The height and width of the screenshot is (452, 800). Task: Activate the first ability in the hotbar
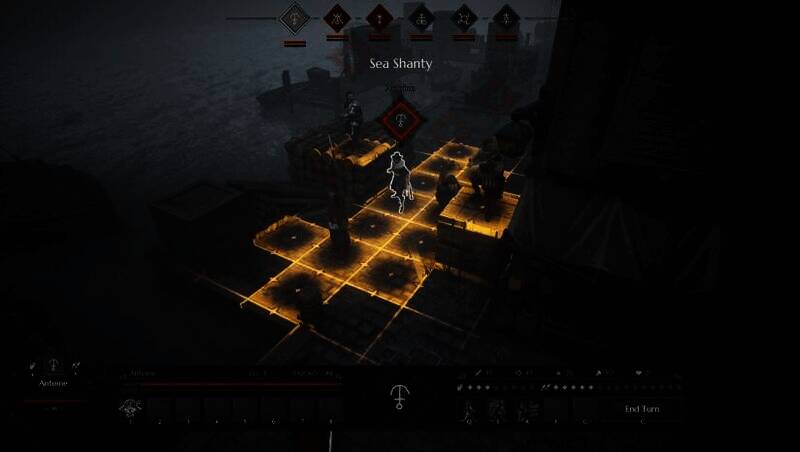click(130, 407)
